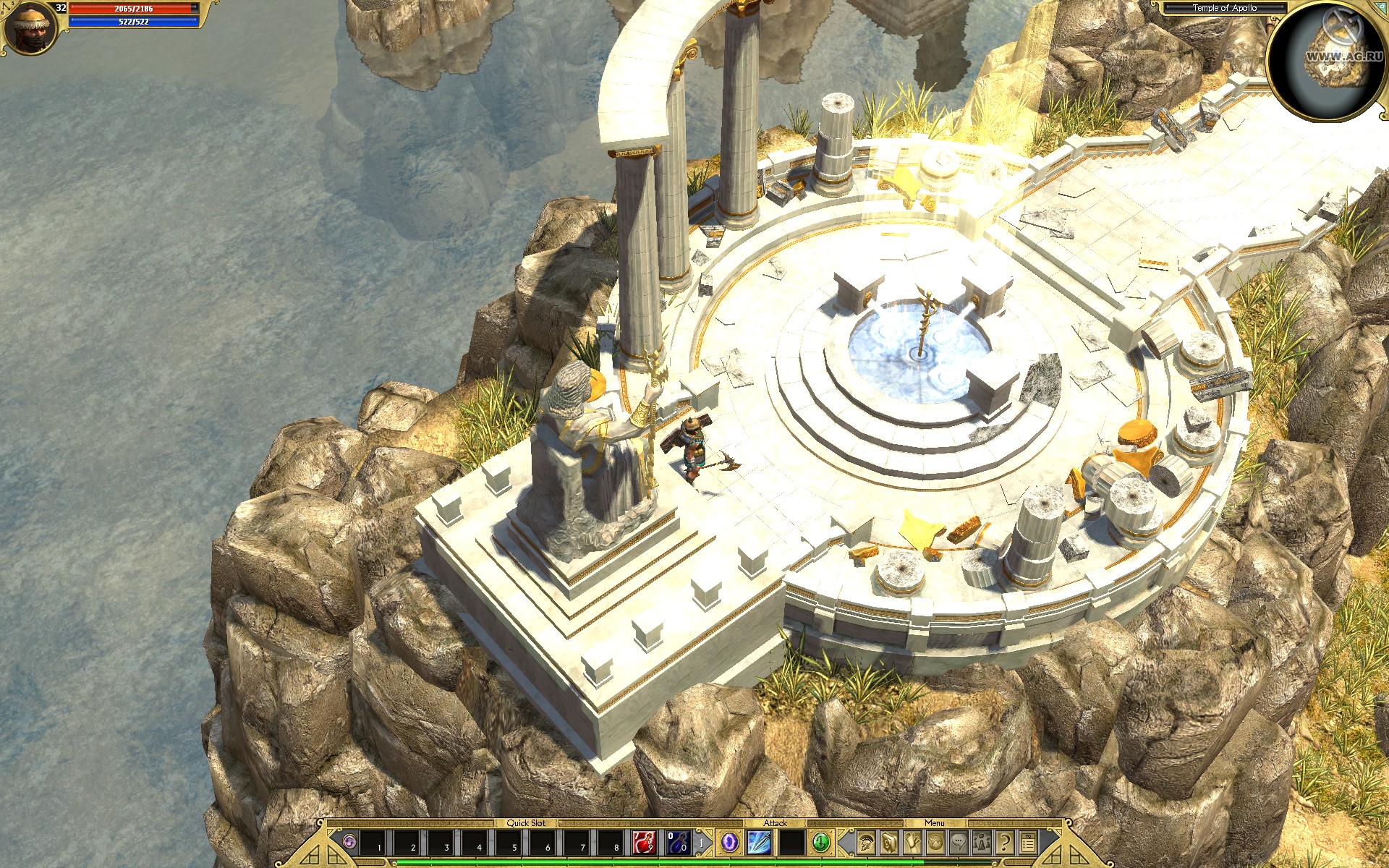Image resolution: width=1389 pixels, height=868 pixels.
Task: Open the world map globe icon
Action: 935,843
